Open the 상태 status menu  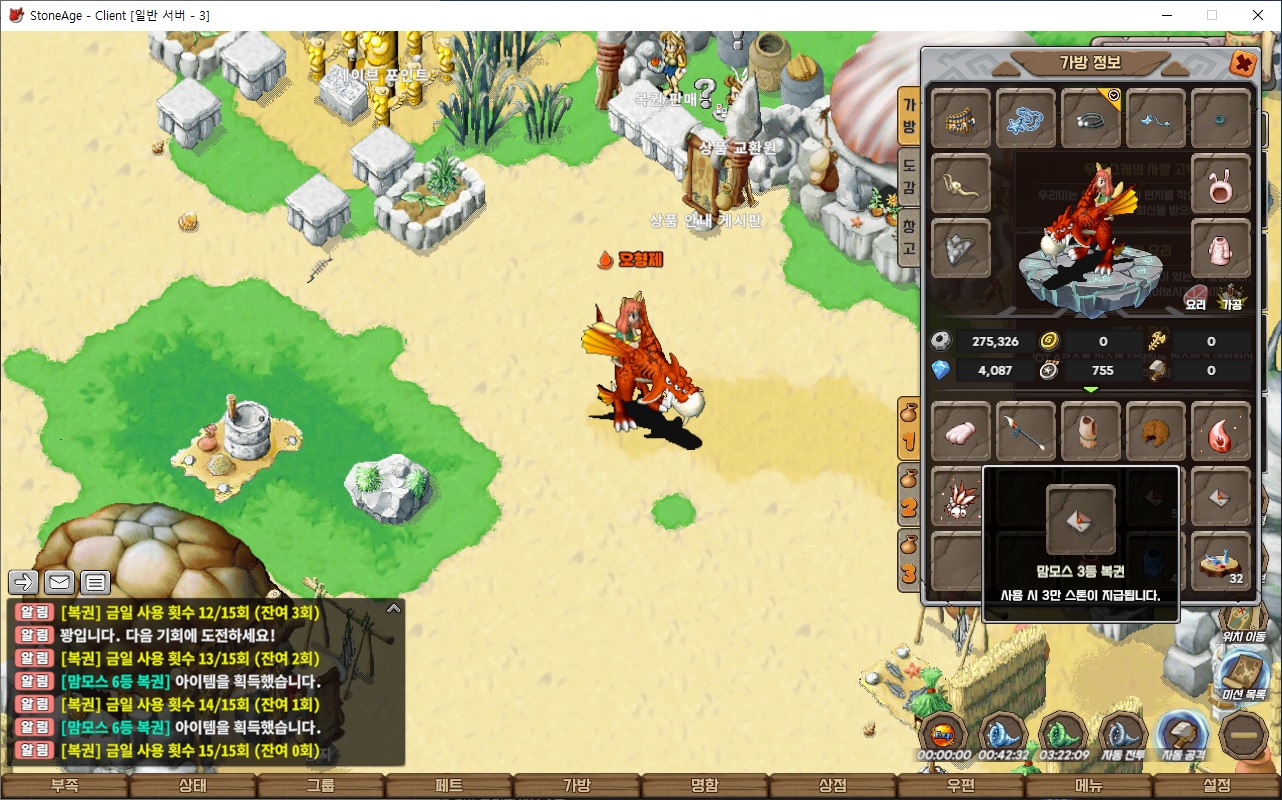[192, 786]
